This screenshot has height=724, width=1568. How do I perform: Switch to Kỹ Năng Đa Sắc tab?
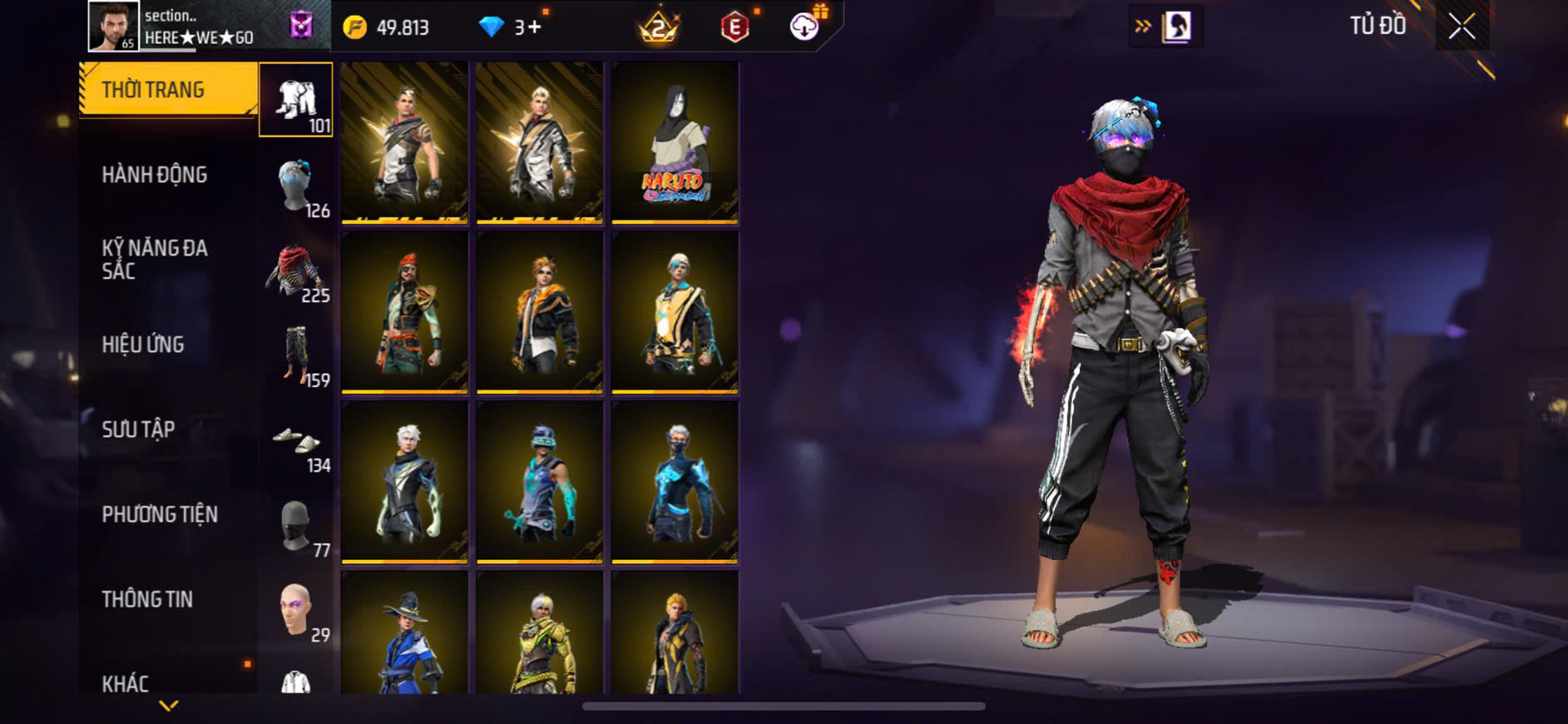point(155,259)
